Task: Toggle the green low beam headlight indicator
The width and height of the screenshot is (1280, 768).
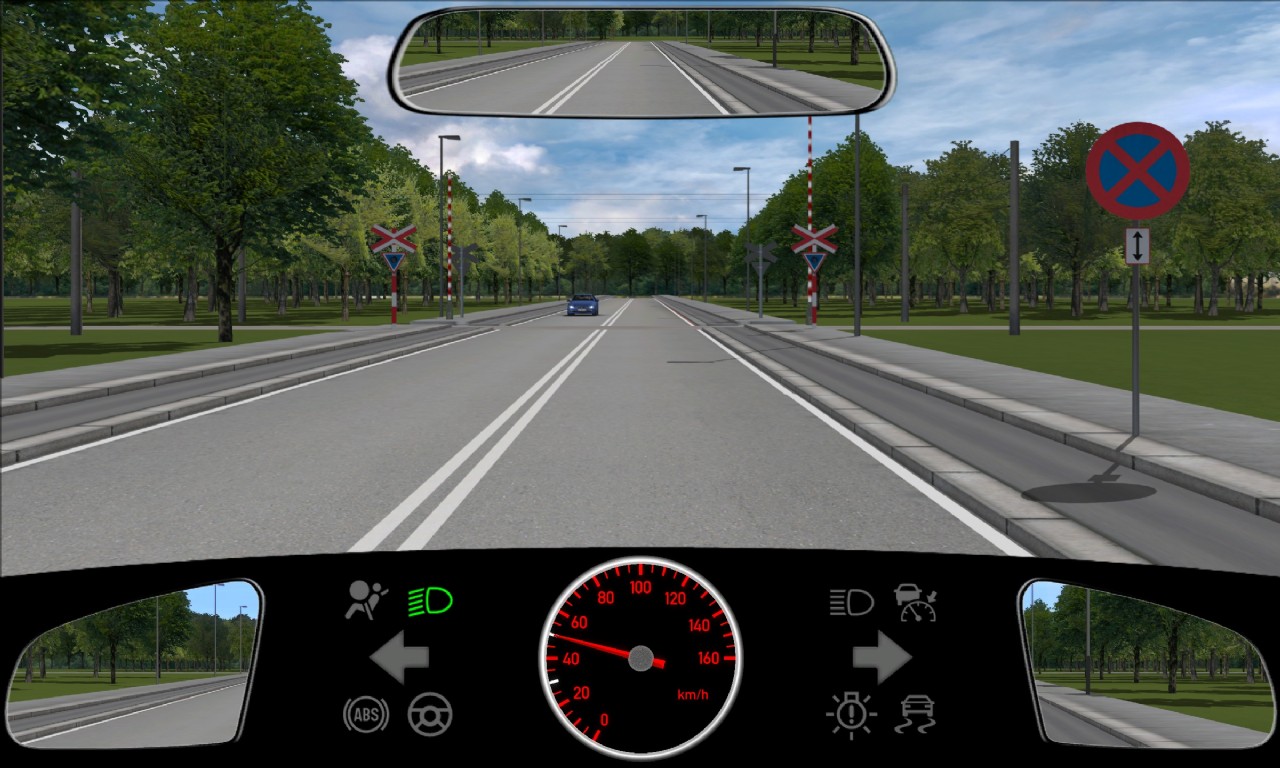Action: click(x=430, y=601)
